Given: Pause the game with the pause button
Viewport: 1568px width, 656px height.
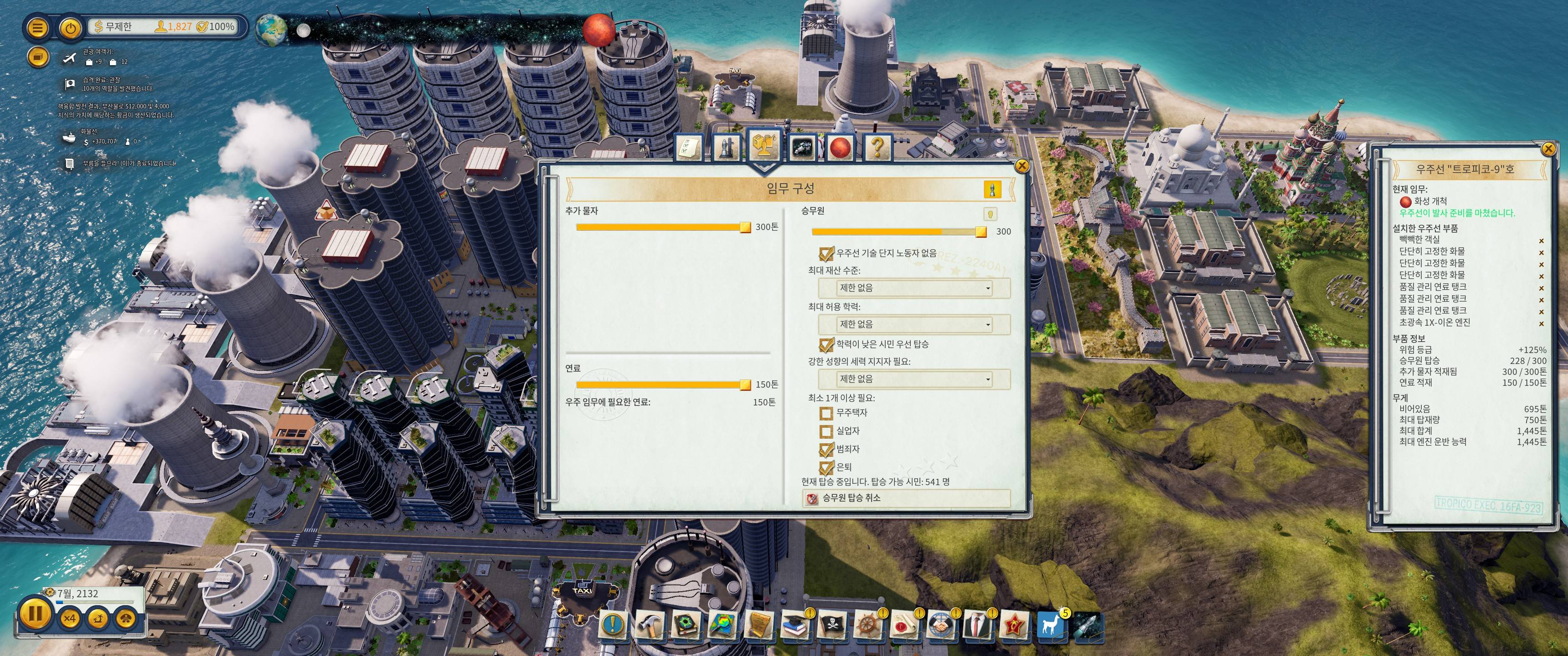Looking at the screenshot, I should click(x=35, y=613).
